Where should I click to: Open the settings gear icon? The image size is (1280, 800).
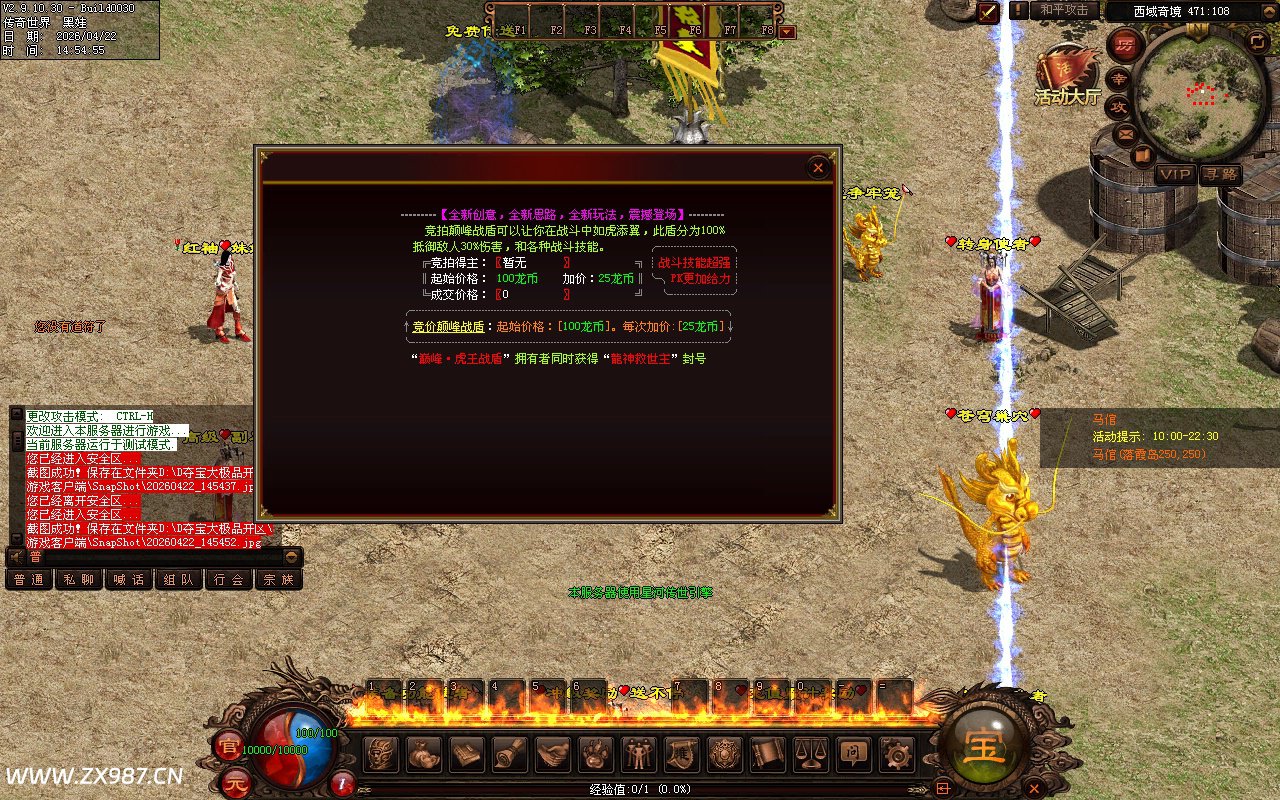click(x=895, y=755)
